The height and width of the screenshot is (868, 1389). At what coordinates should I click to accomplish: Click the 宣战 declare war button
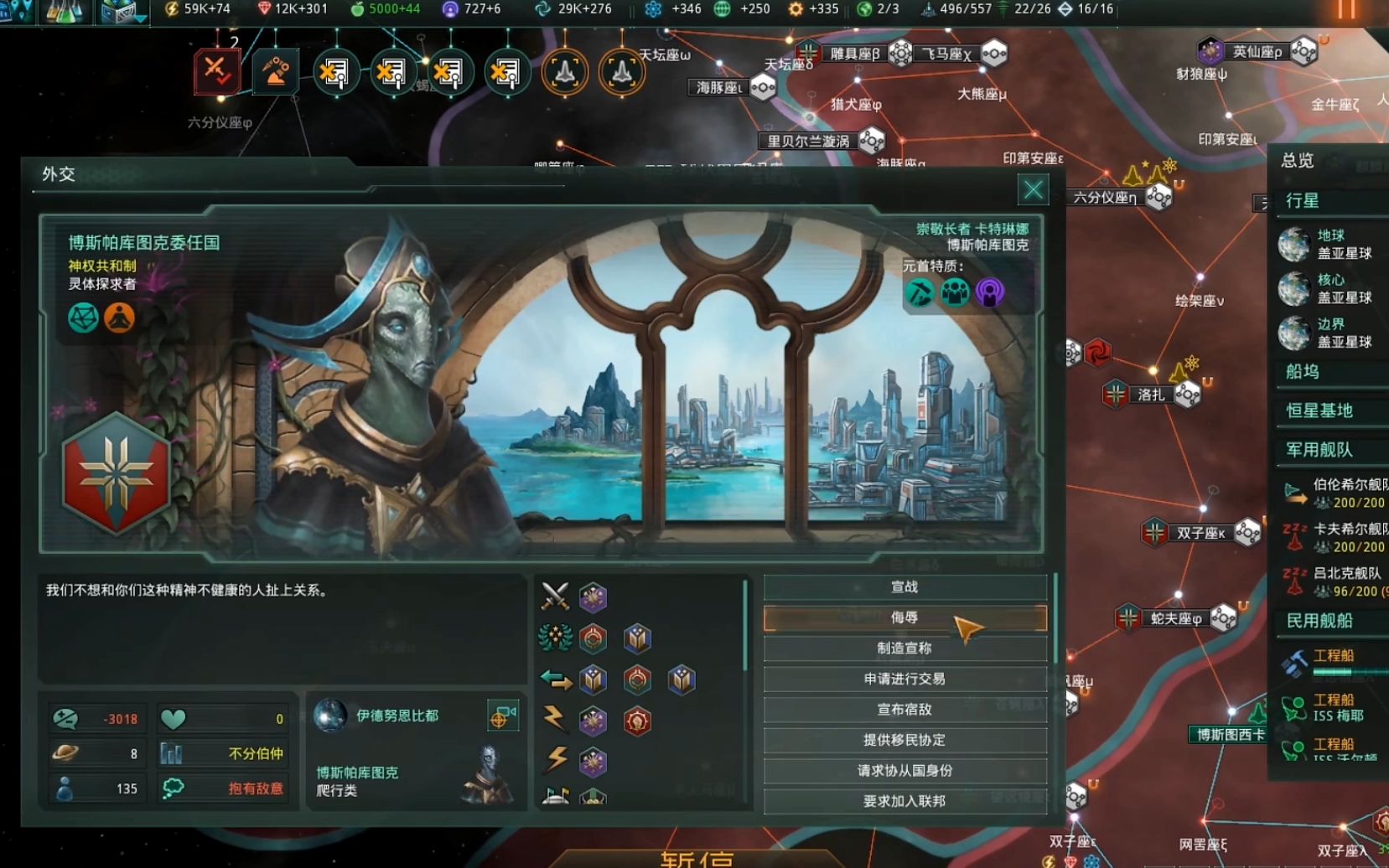tap(905, 587)
